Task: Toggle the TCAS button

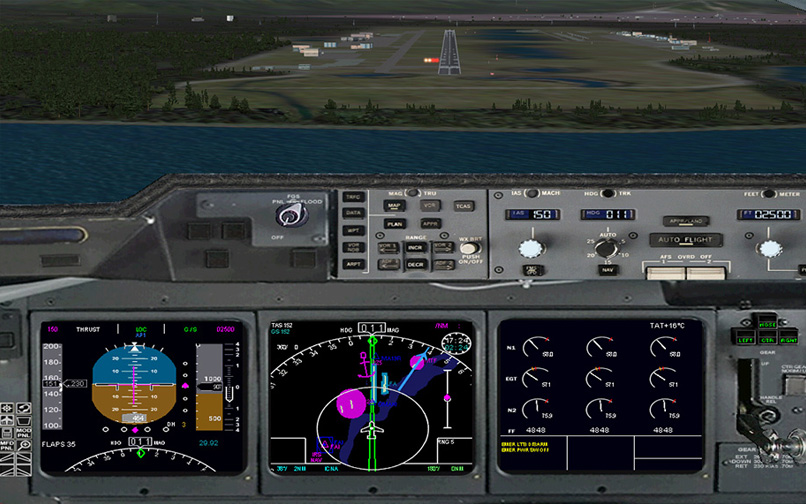Action: tap(463, 206)
